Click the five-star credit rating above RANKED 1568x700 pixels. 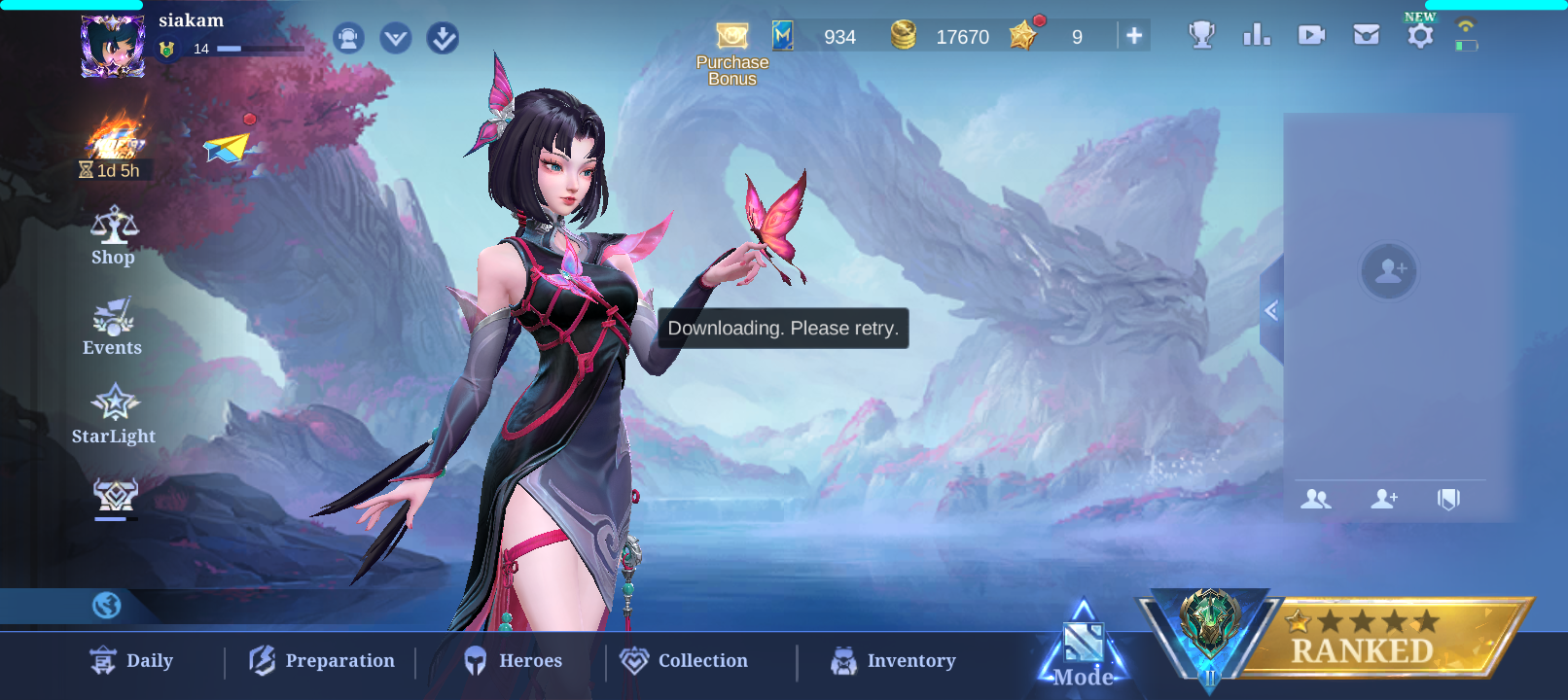(x=1360, y=622)
